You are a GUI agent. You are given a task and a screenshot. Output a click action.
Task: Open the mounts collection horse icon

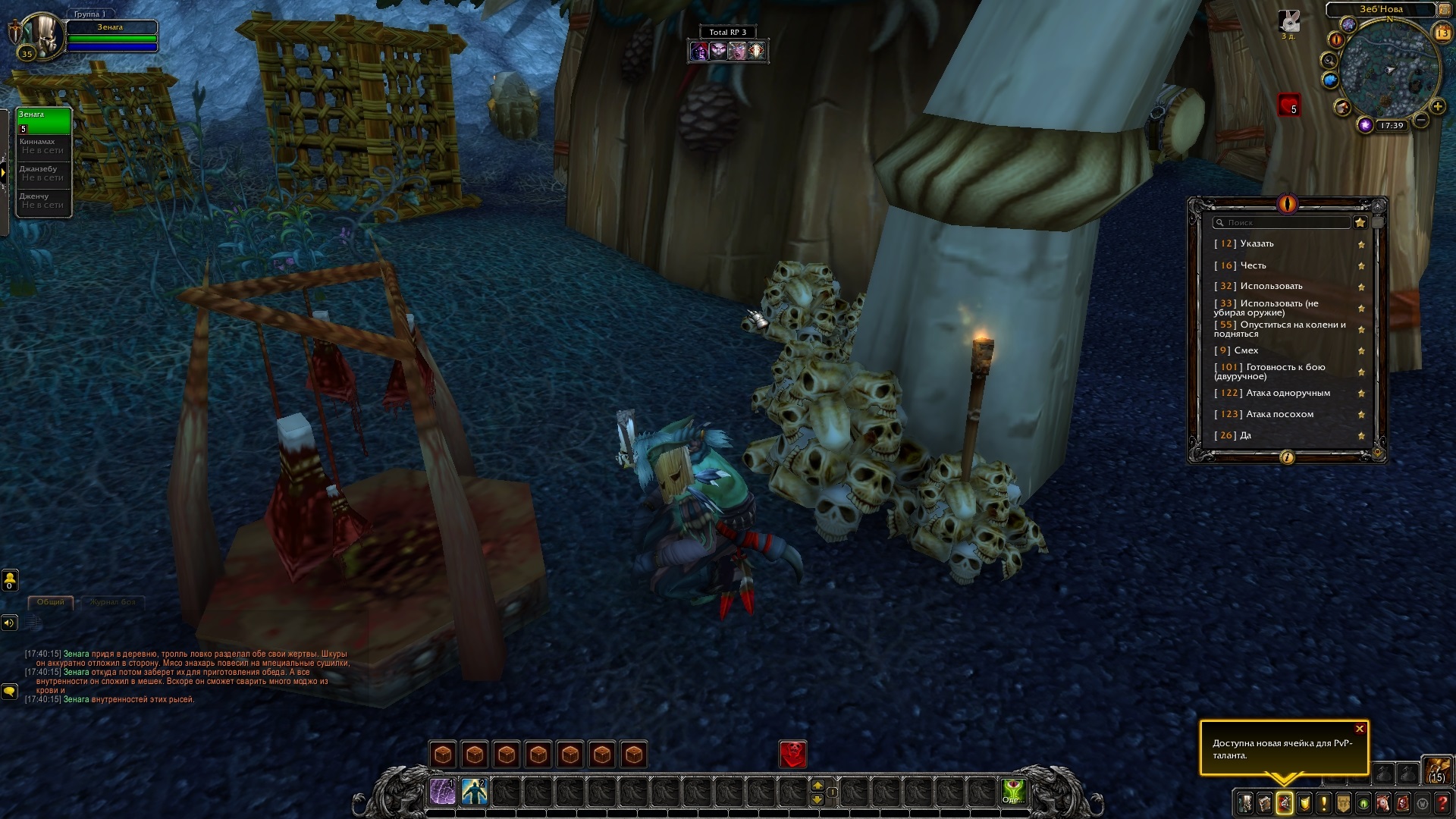pyautogui.click(x=1382, y=802)
